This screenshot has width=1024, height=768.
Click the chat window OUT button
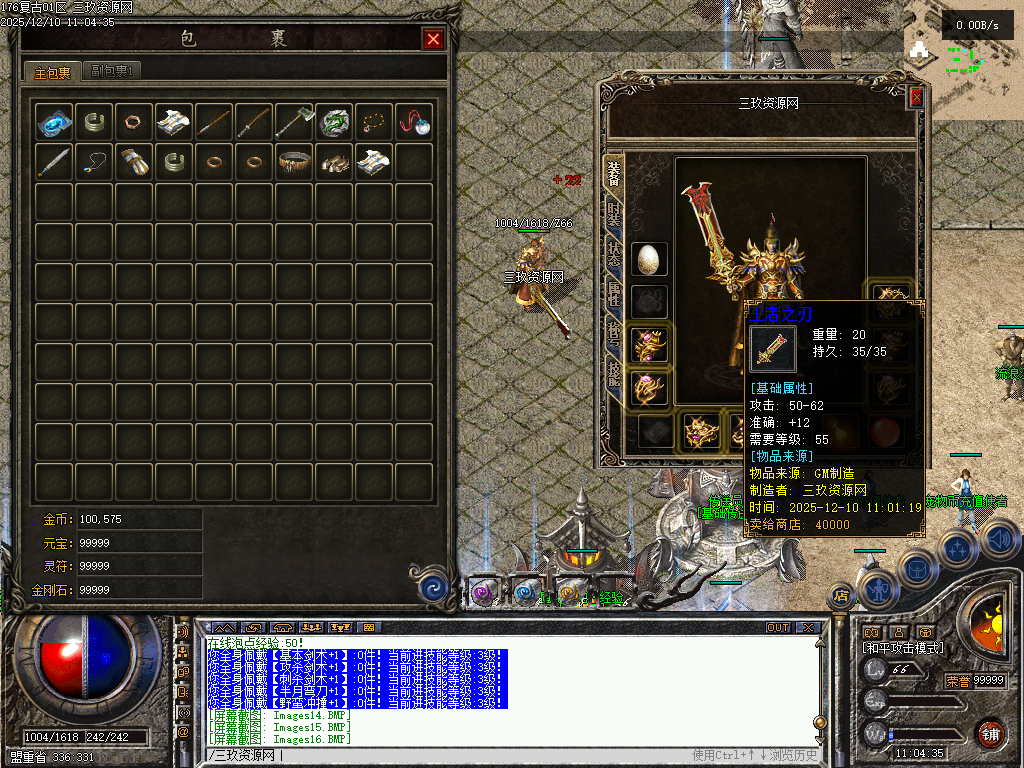778,628
